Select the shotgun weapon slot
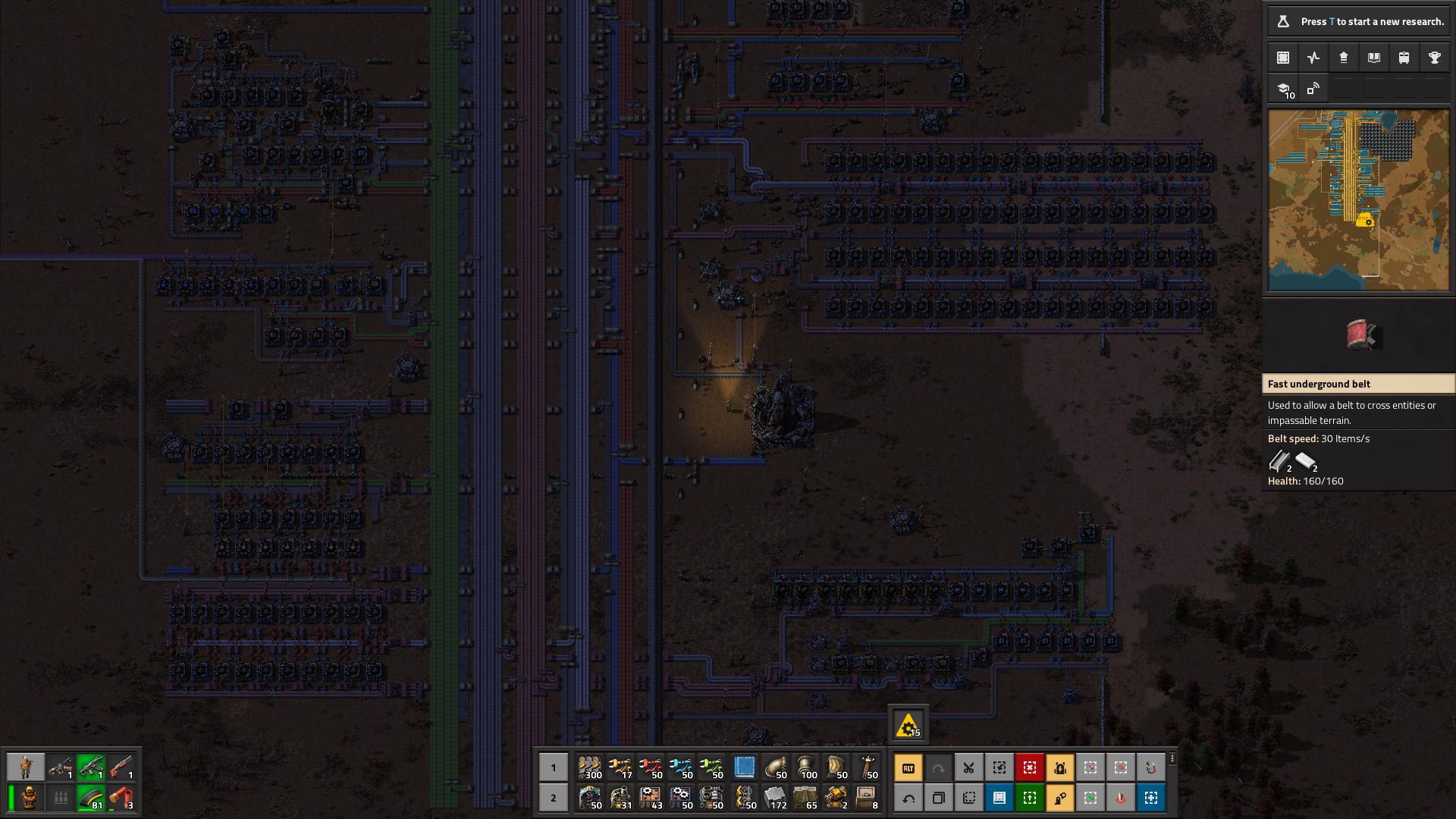 121,767
